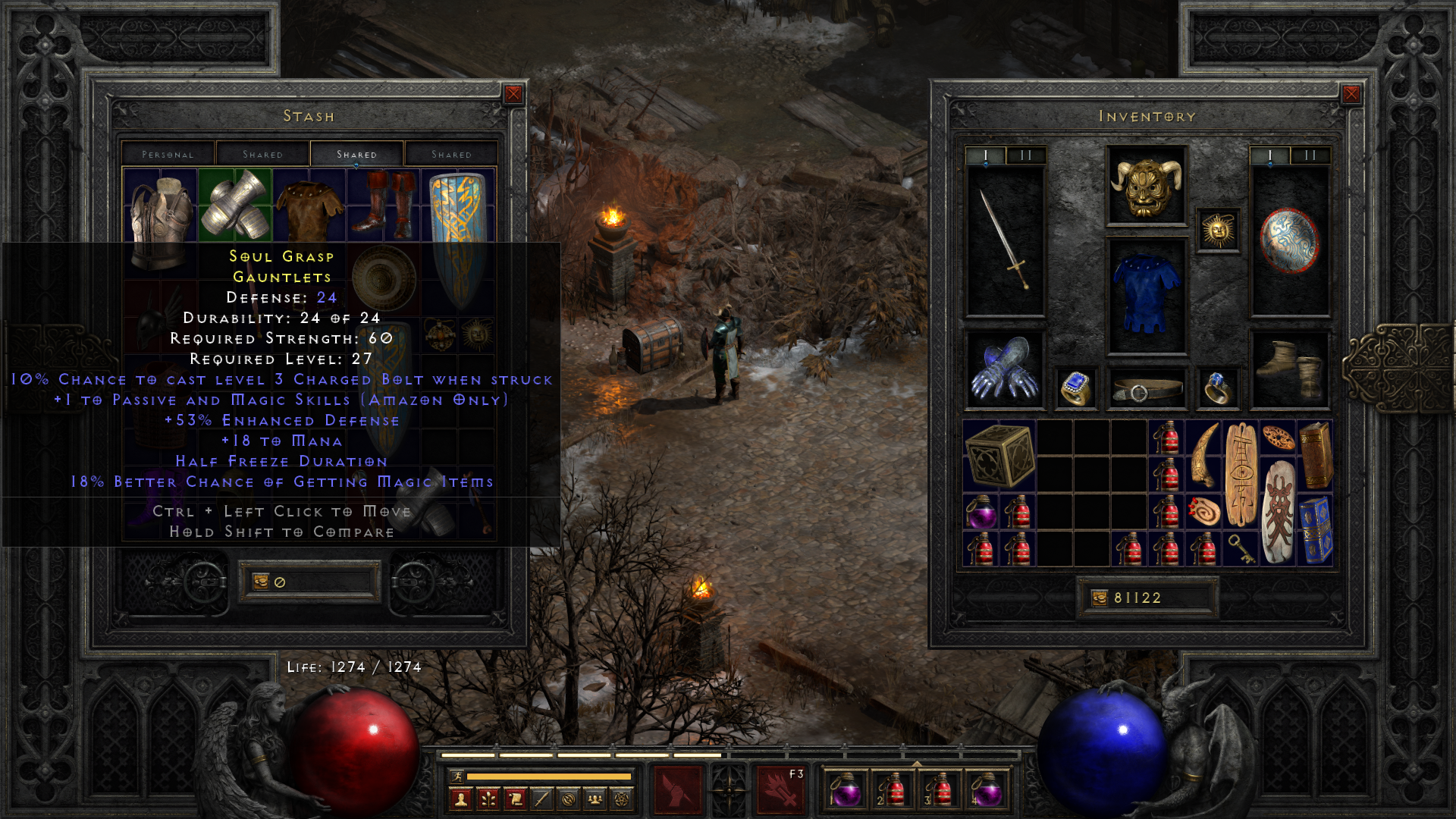Click the gold deposit button in the stash
Image resolution: width=1456 pixels, height=819 pixels.
tap(262, 580)
